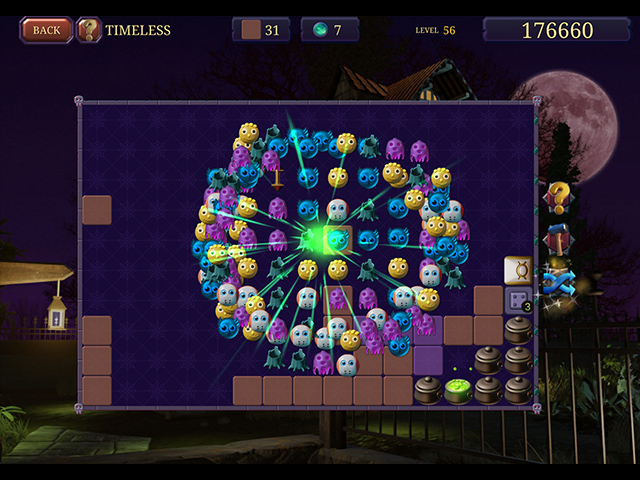Screen dimensions: 640x480
Task: Use the question mark hint power-up
Action: point(558,198)
